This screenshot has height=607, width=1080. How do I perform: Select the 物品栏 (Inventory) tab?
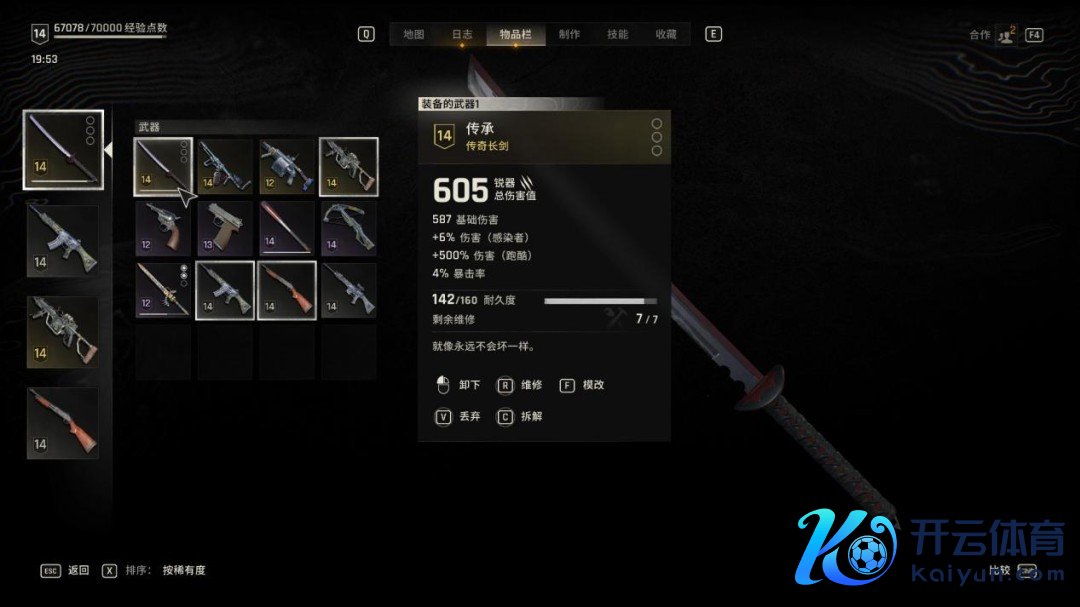click(516, 34)
